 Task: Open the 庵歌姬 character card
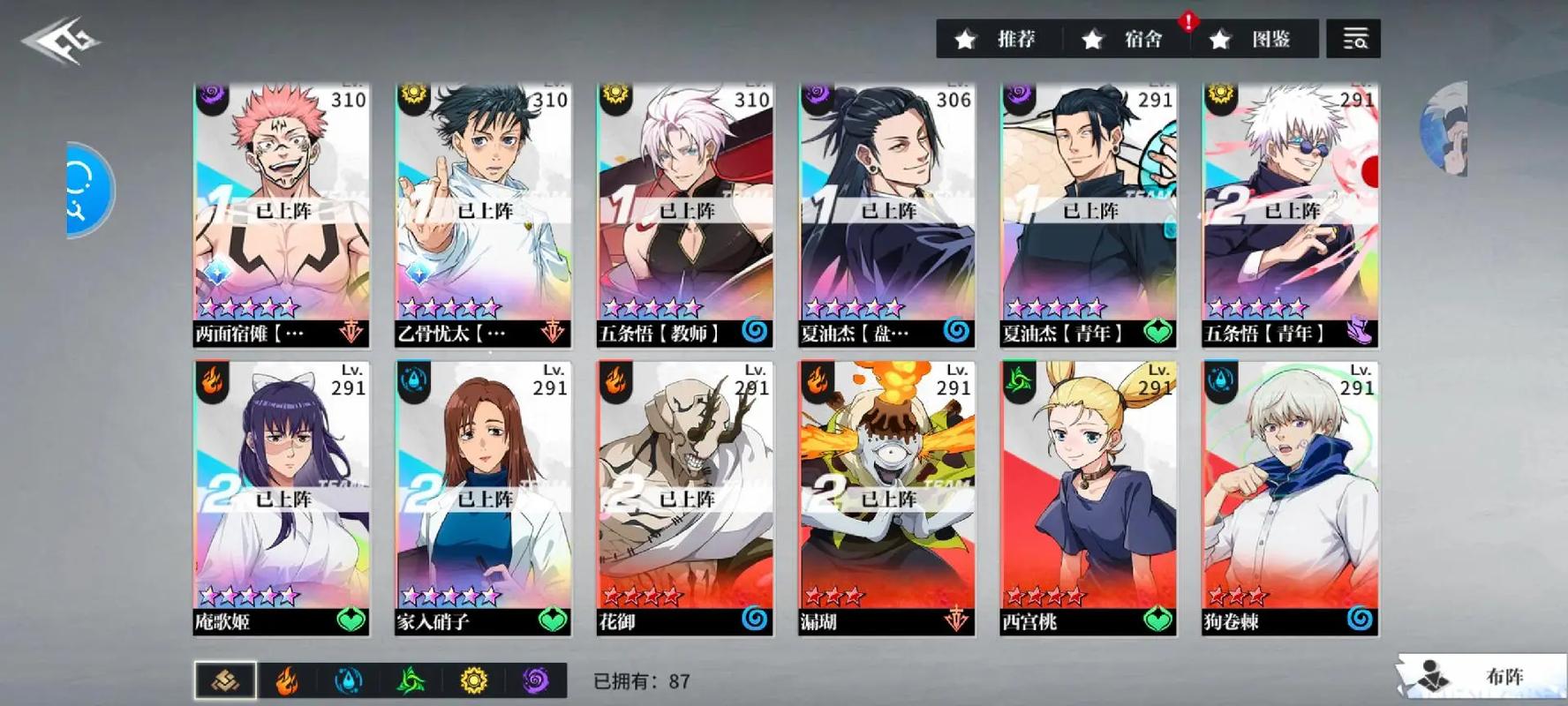pos(282,498)
